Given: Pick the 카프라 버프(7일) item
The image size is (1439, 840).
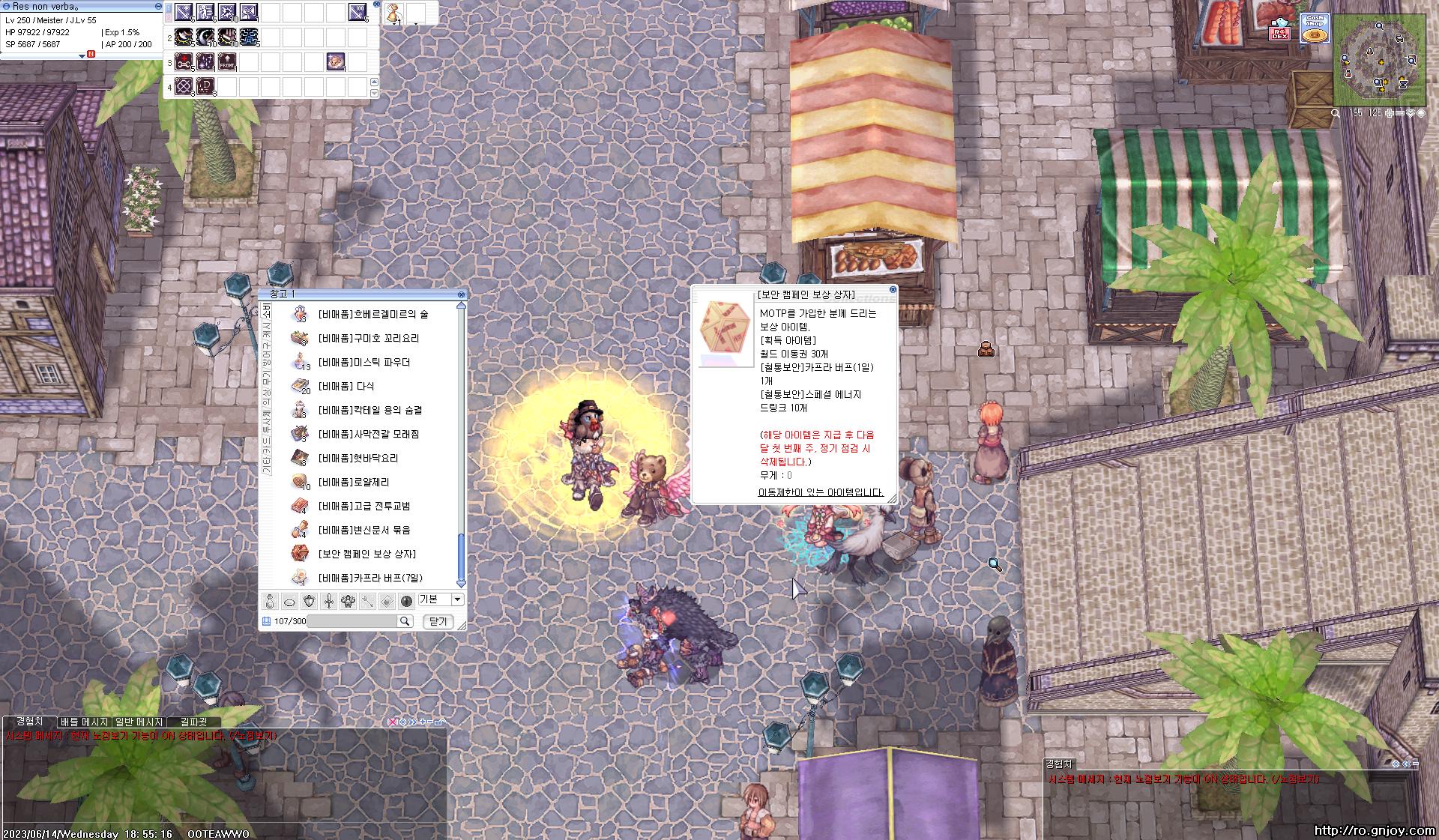Looking at the screenshot, I should click(369, 578).
